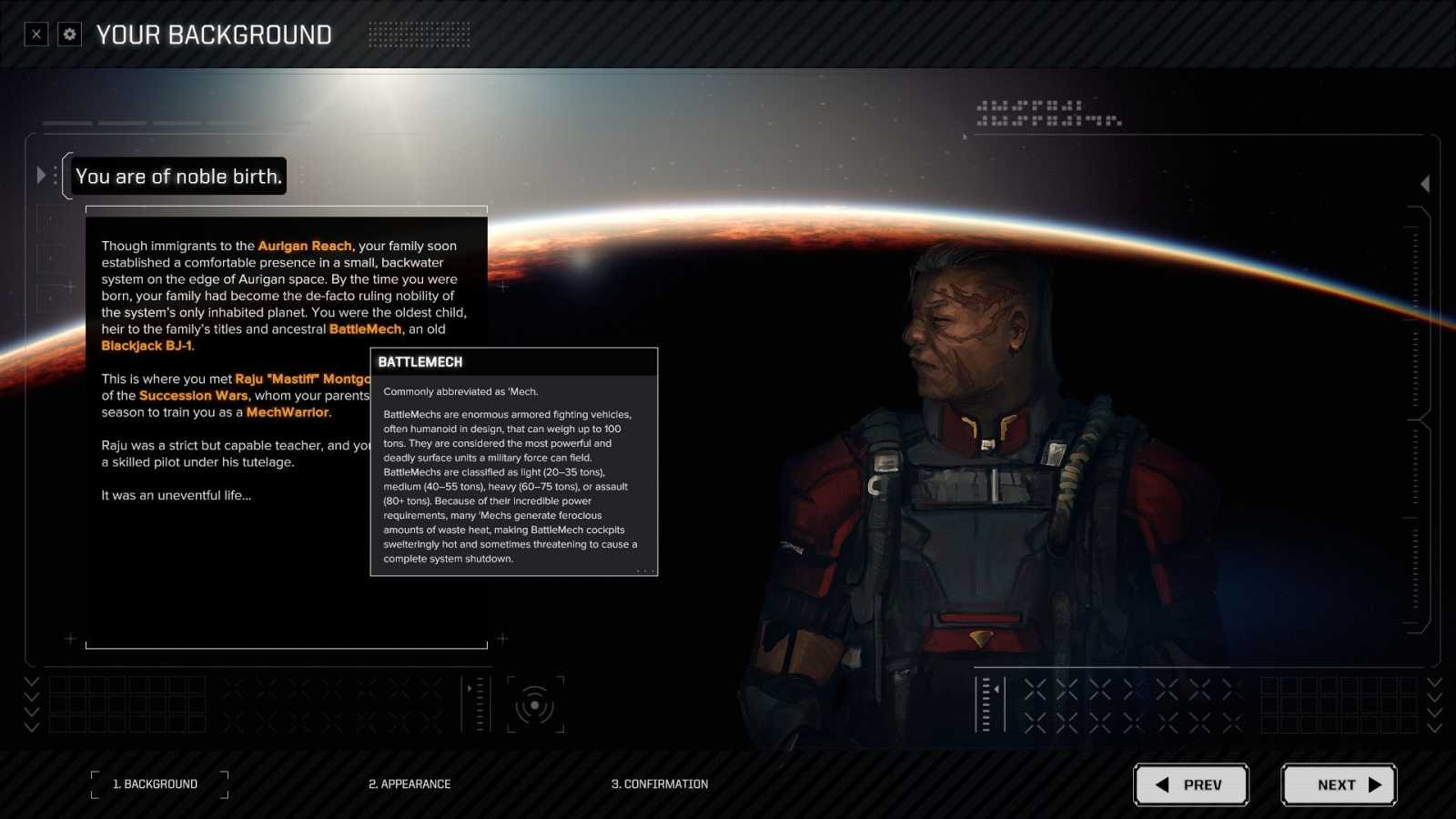Viewport: 1456px width, 819px height.
Task: Click the arrow beside "You are of noble birth"
Action: (42, 176)
